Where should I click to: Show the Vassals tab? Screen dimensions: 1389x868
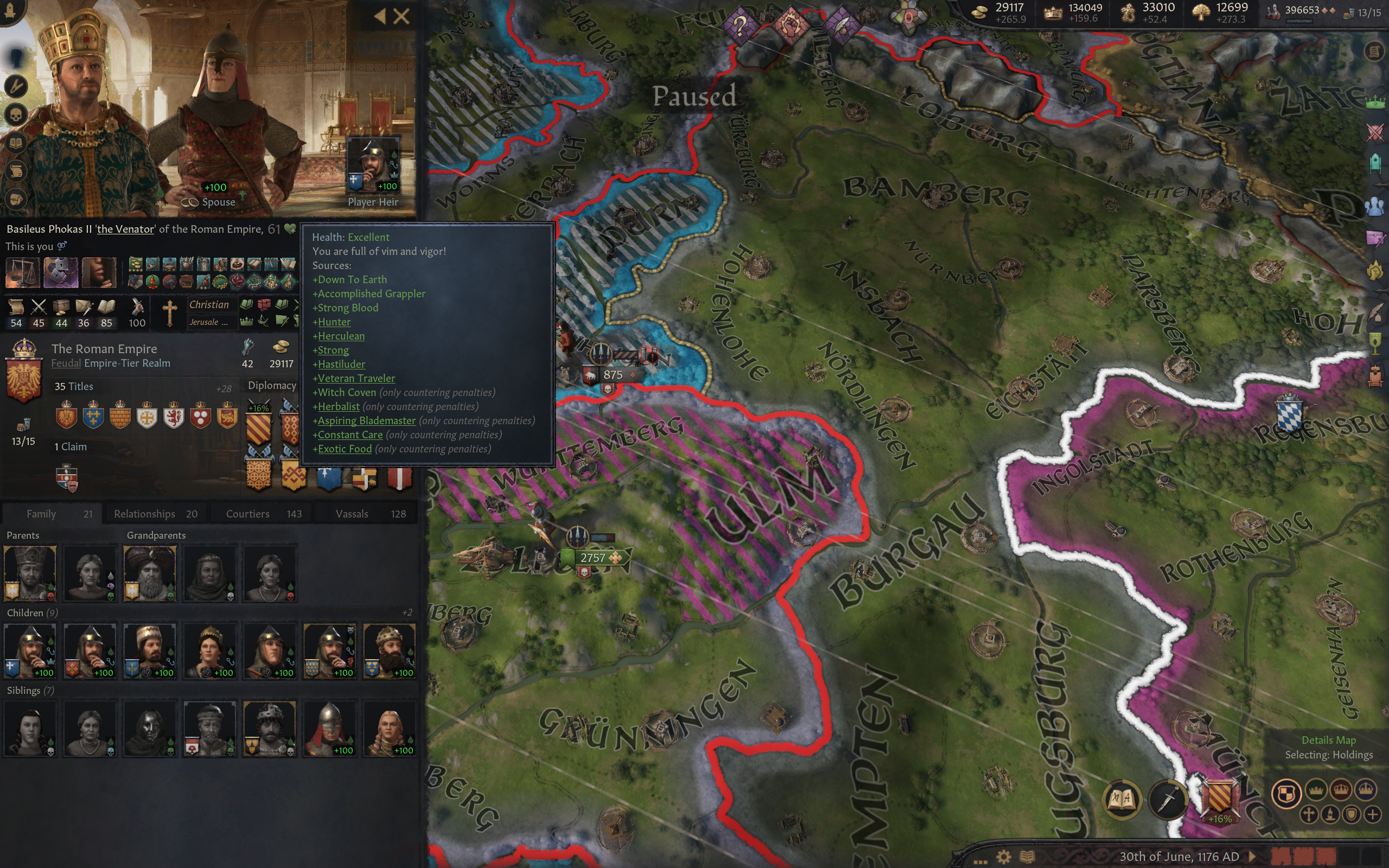370,514
